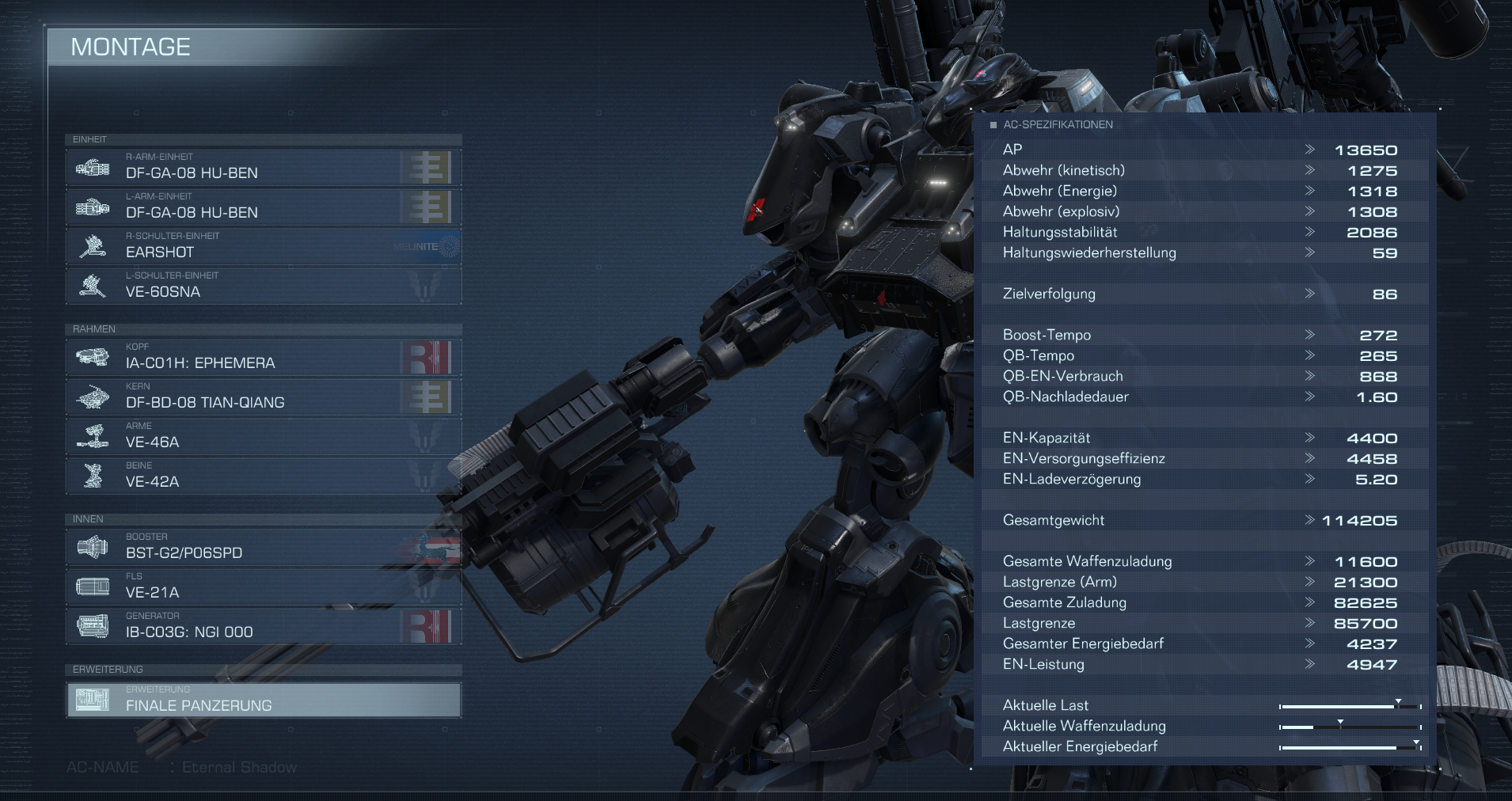Viewport: 1512px width, 801px height.
Task: Select the FINALE PANZERUNG expansion slot
Action: (x=264, y=700)
